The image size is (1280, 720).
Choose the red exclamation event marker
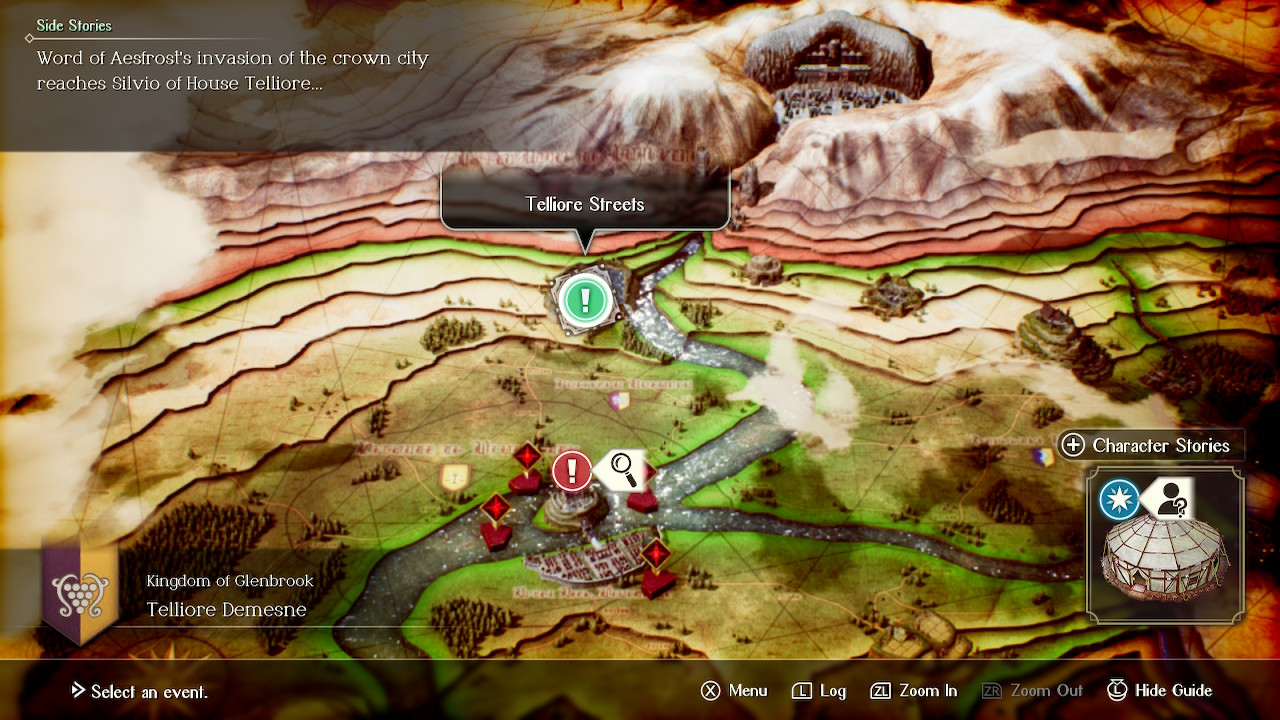pyautogui.click(x=572, y=469)
